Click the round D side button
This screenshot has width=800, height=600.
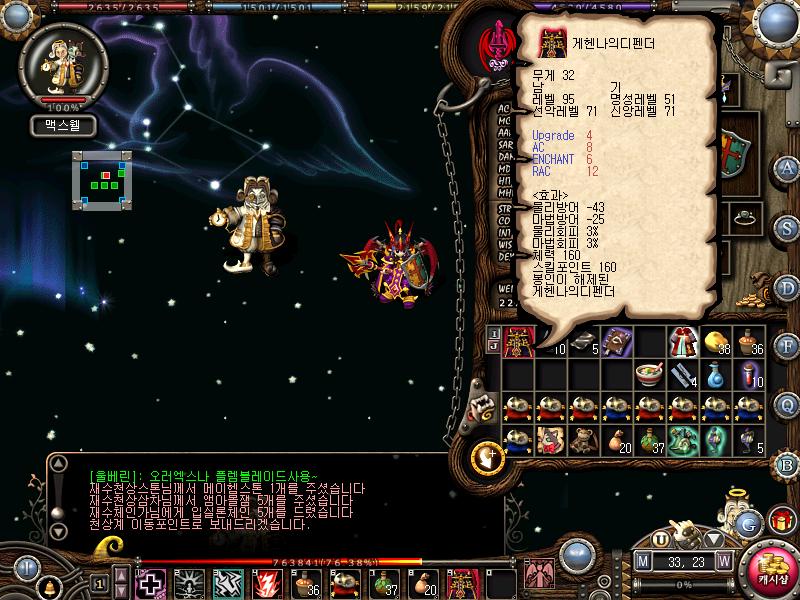click(787, 286)
